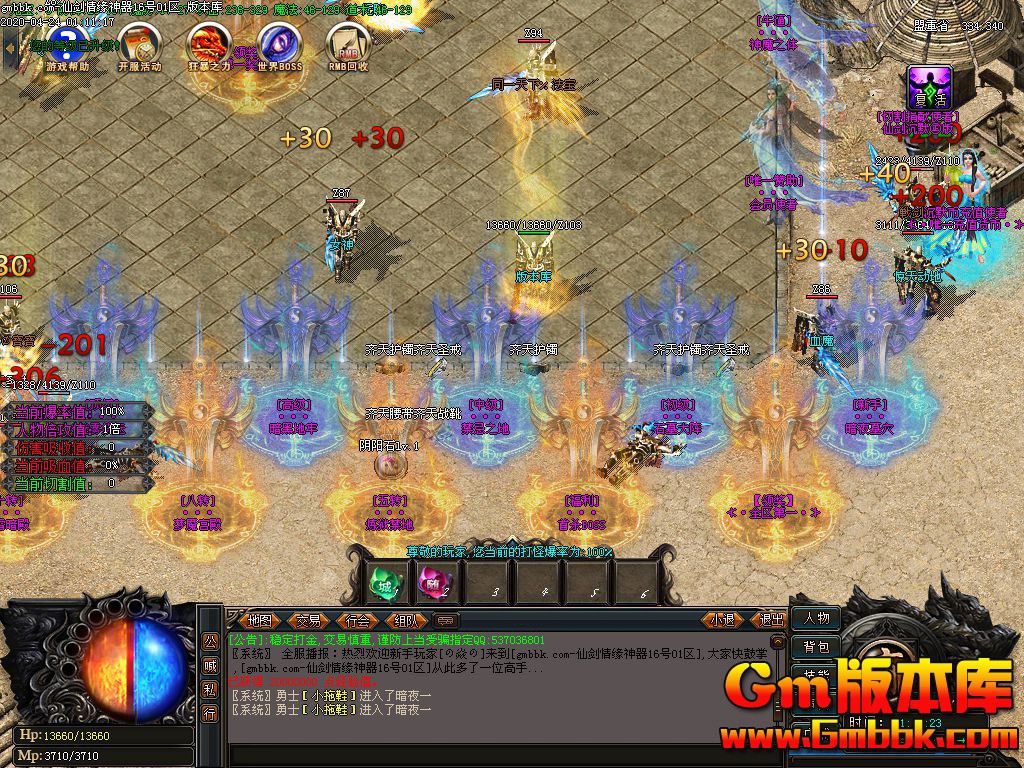
Task: Open the 组队 team button
Action: [x=406, y=620]
